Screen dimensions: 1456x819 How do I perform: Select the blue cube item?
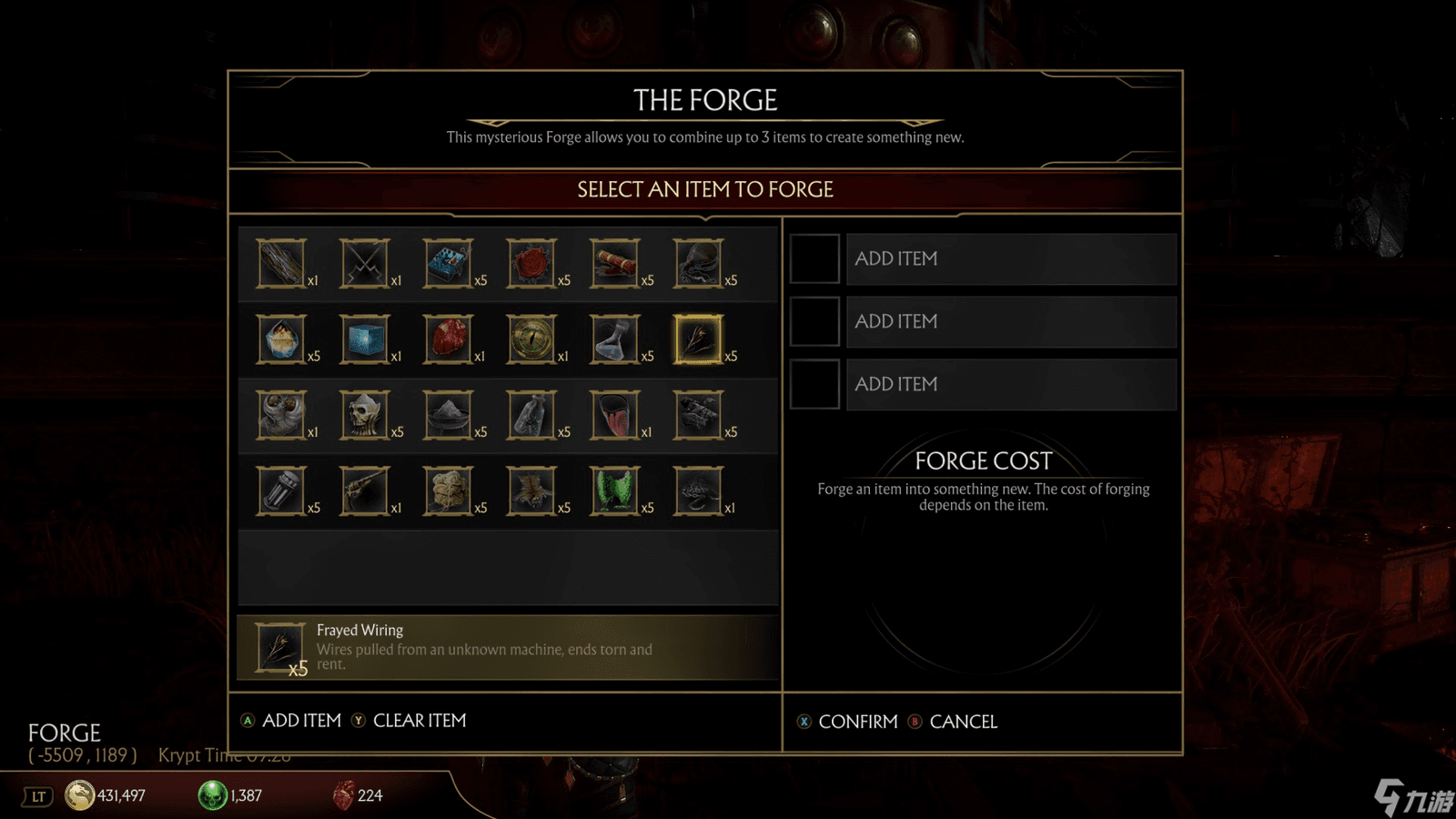(365, 339)
